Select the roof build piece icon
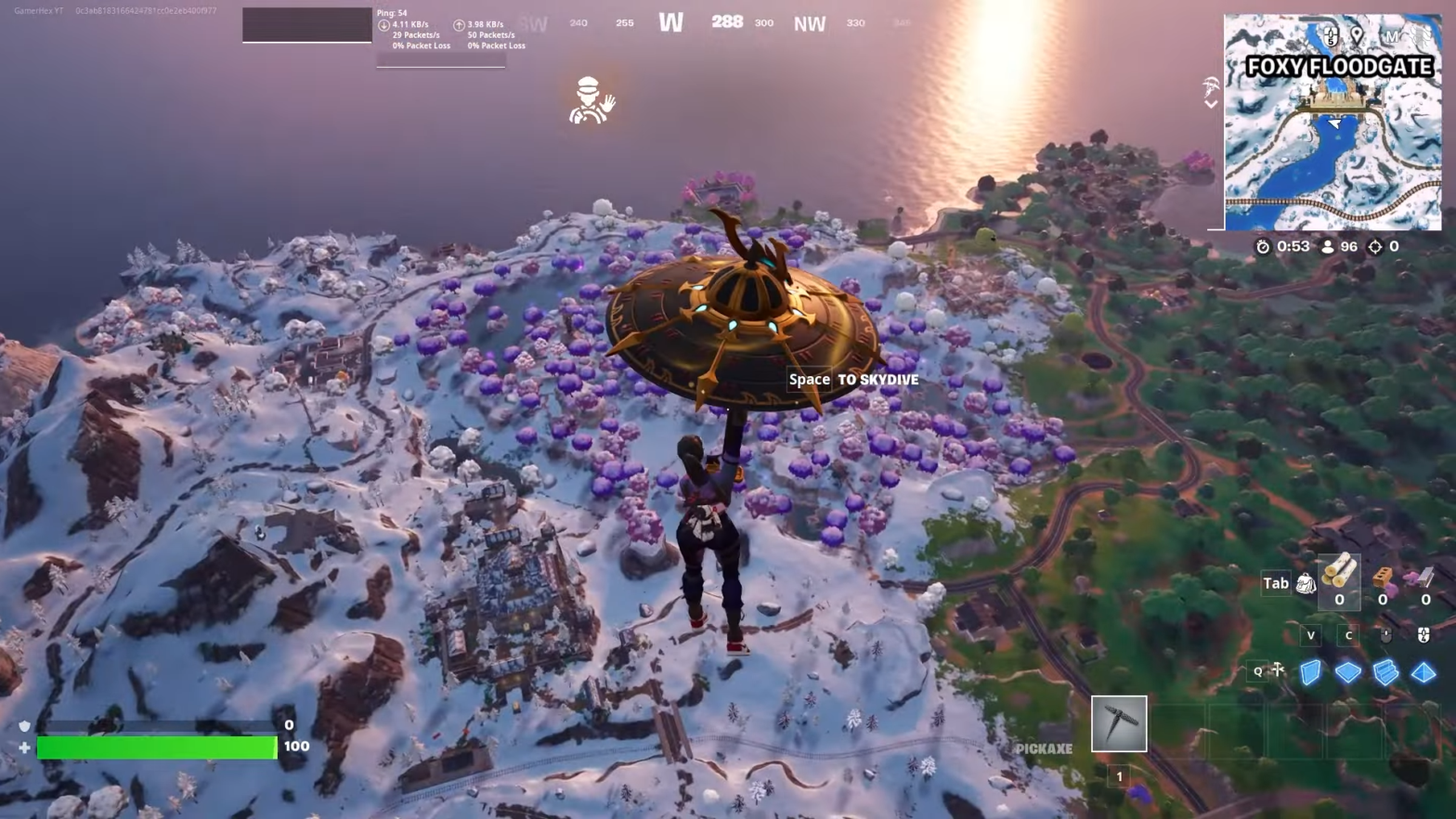Image resolution: width=1456 pixels, height=819 pixels. point(1423,673)
